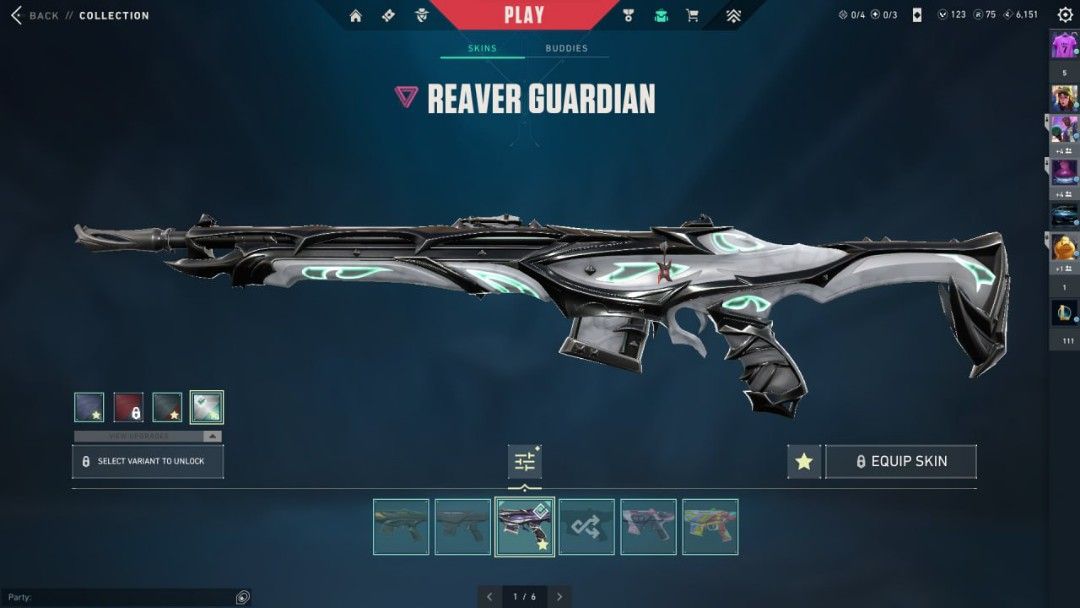Choose the red locked variant swatch

[128, 407]
